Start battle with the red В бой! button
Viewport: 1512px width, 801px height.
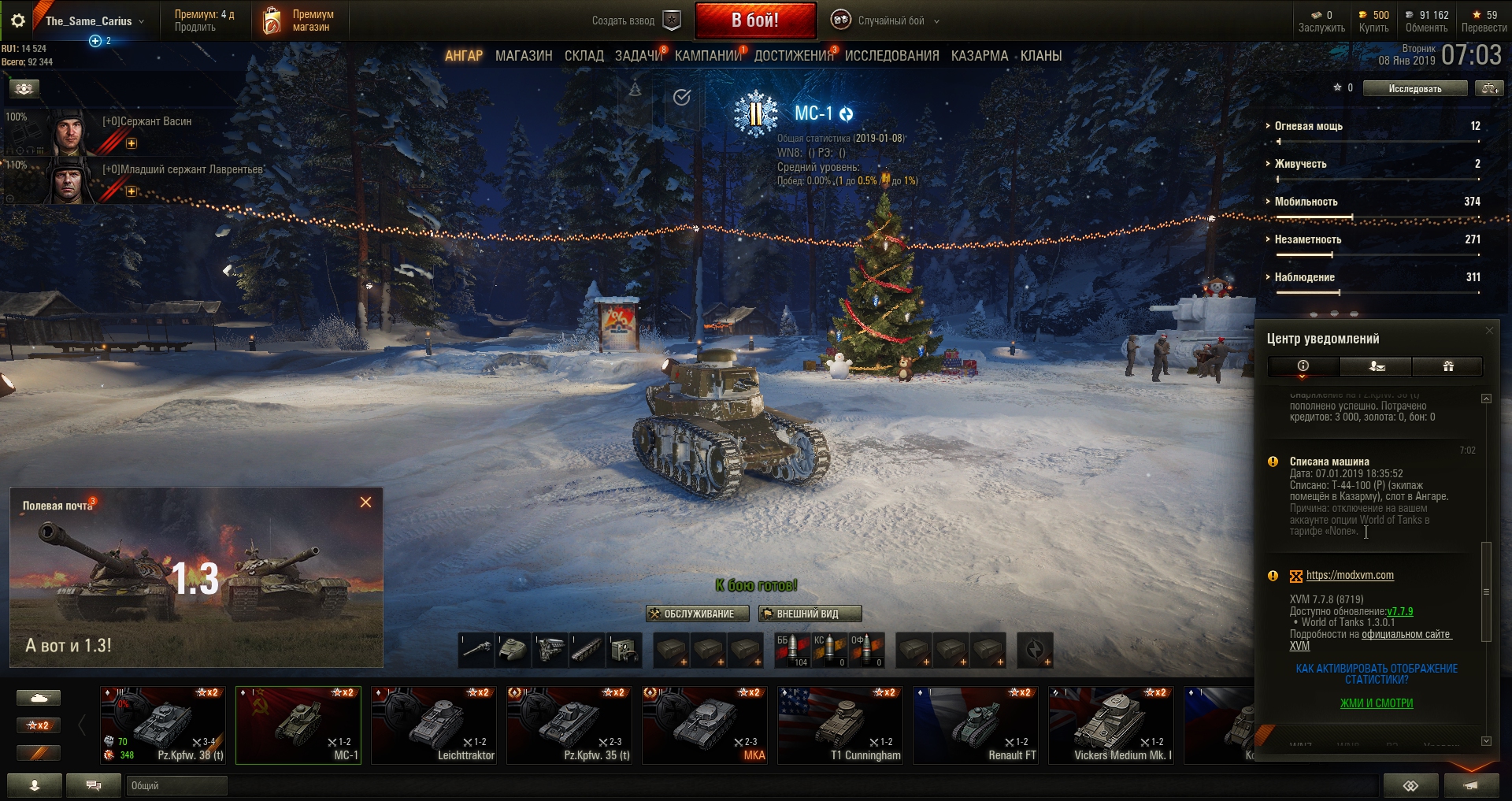755,21
